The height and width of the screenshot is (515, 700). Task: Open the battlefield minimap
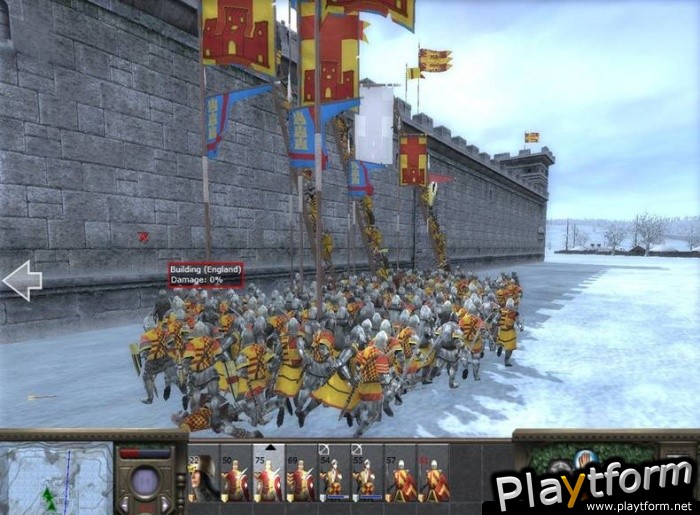point(56,479)
